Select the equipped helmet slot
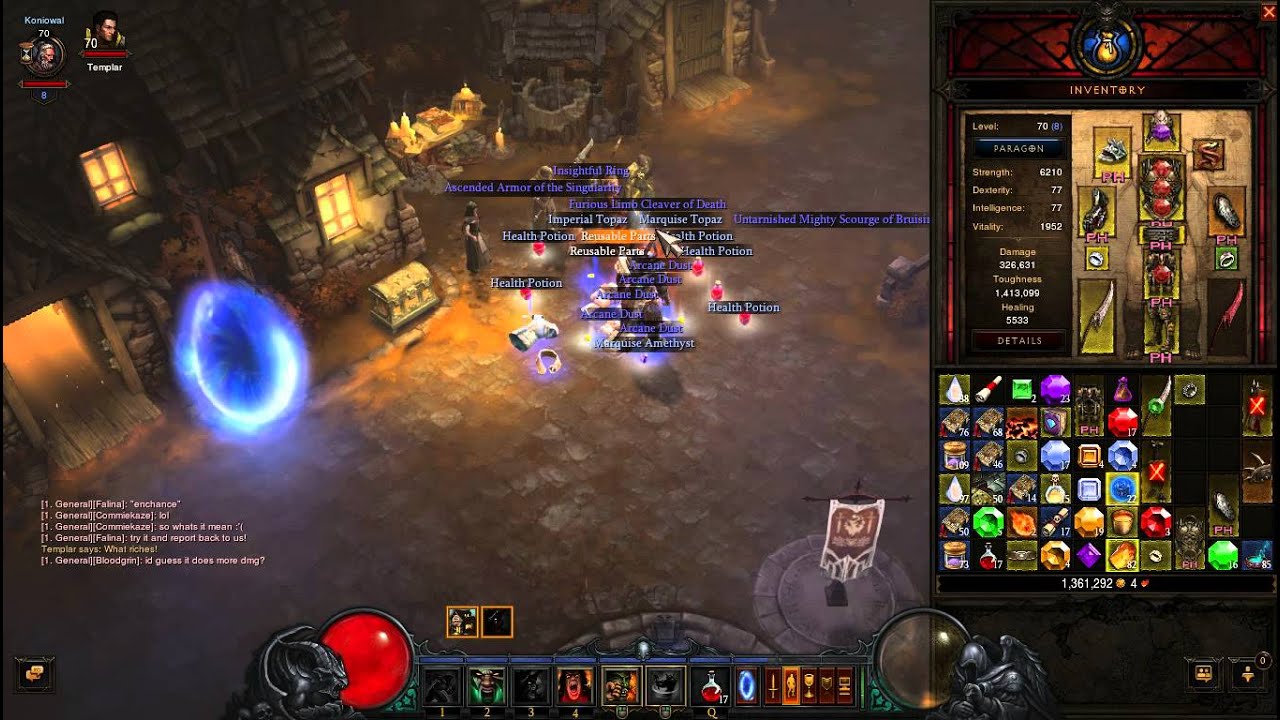This screenshot has height=720, width=1280. tap(1160, 129)
